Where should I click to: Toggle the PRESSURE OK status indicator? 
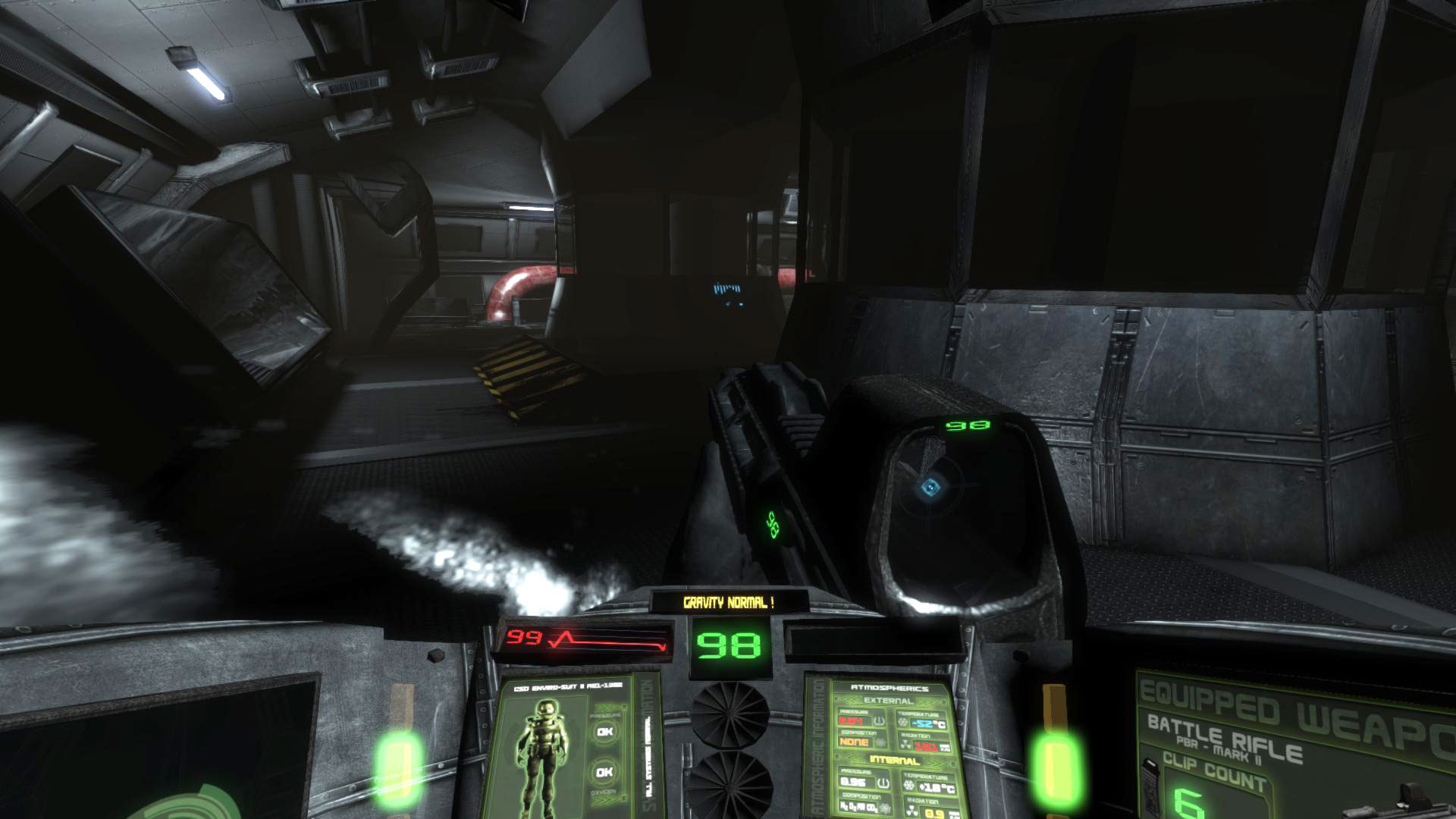[604, 732]
